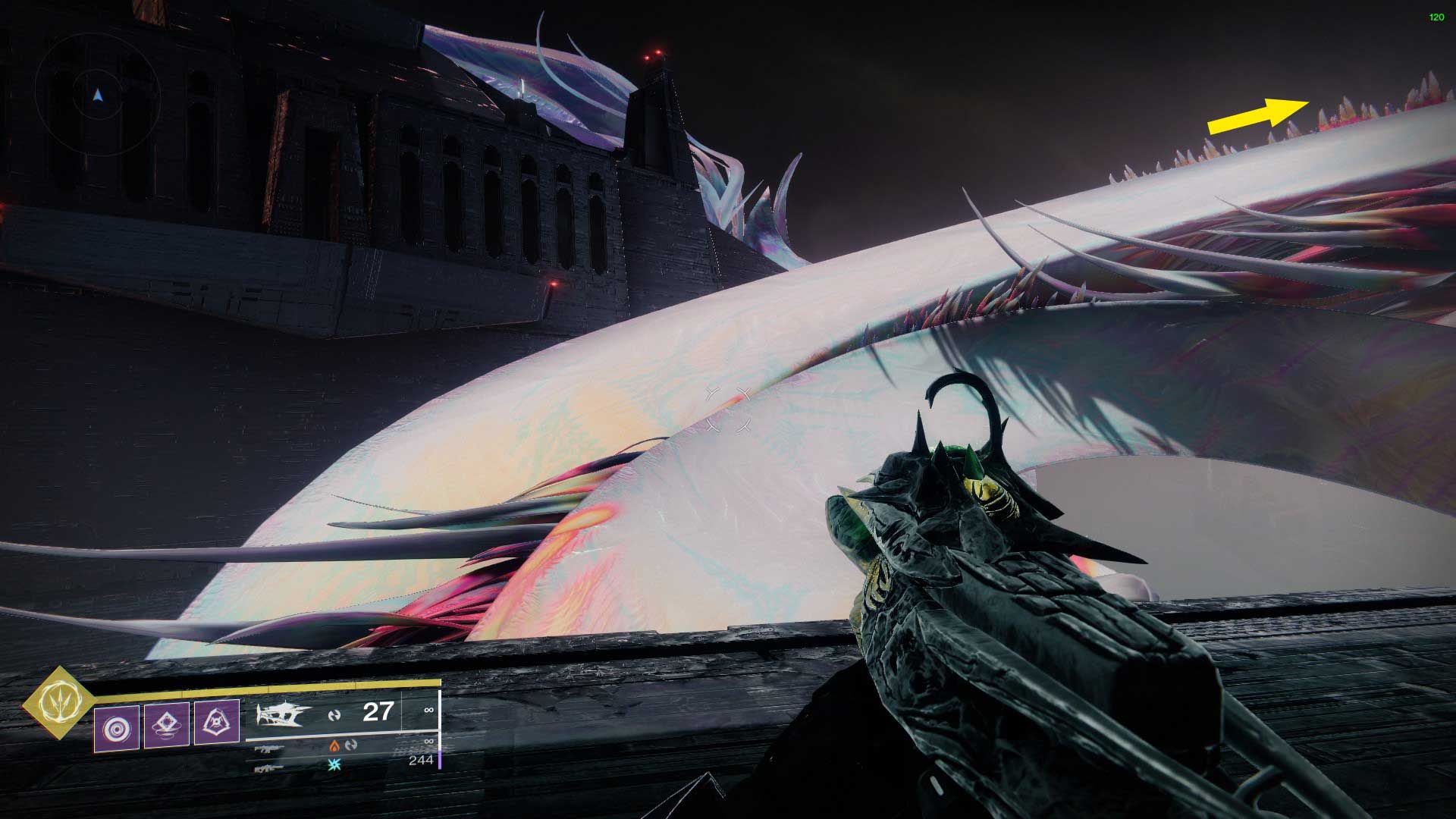Select the player arrow inside the radar

pos(98,96)
